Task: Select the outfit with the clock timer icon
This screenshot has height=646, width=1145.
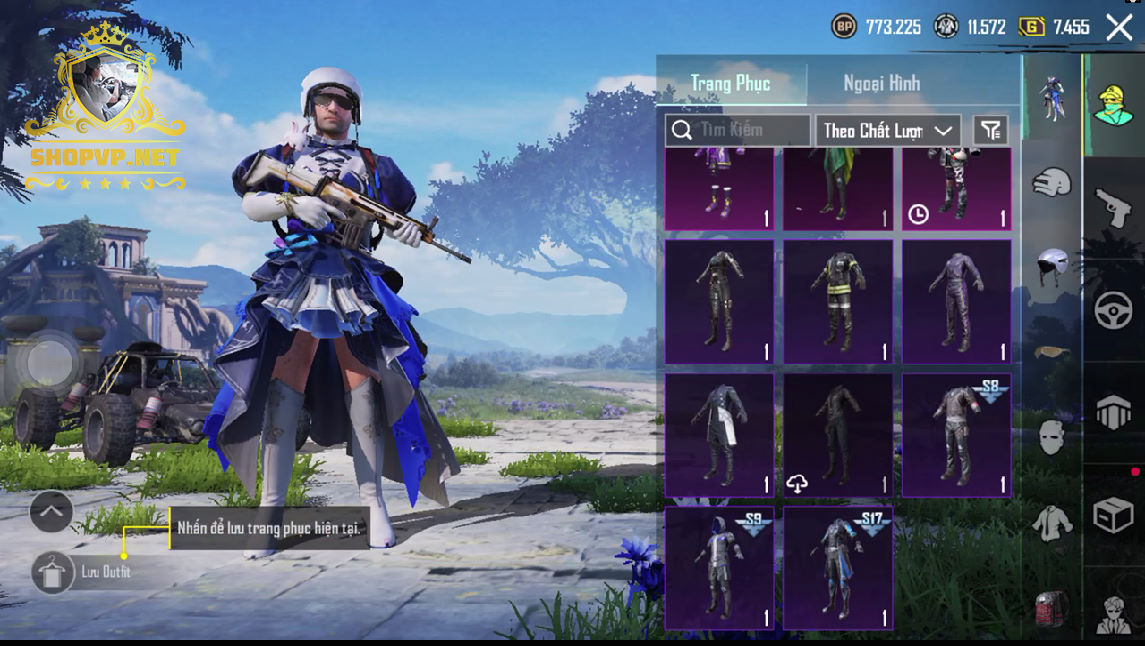Action: tap(957, 189)
